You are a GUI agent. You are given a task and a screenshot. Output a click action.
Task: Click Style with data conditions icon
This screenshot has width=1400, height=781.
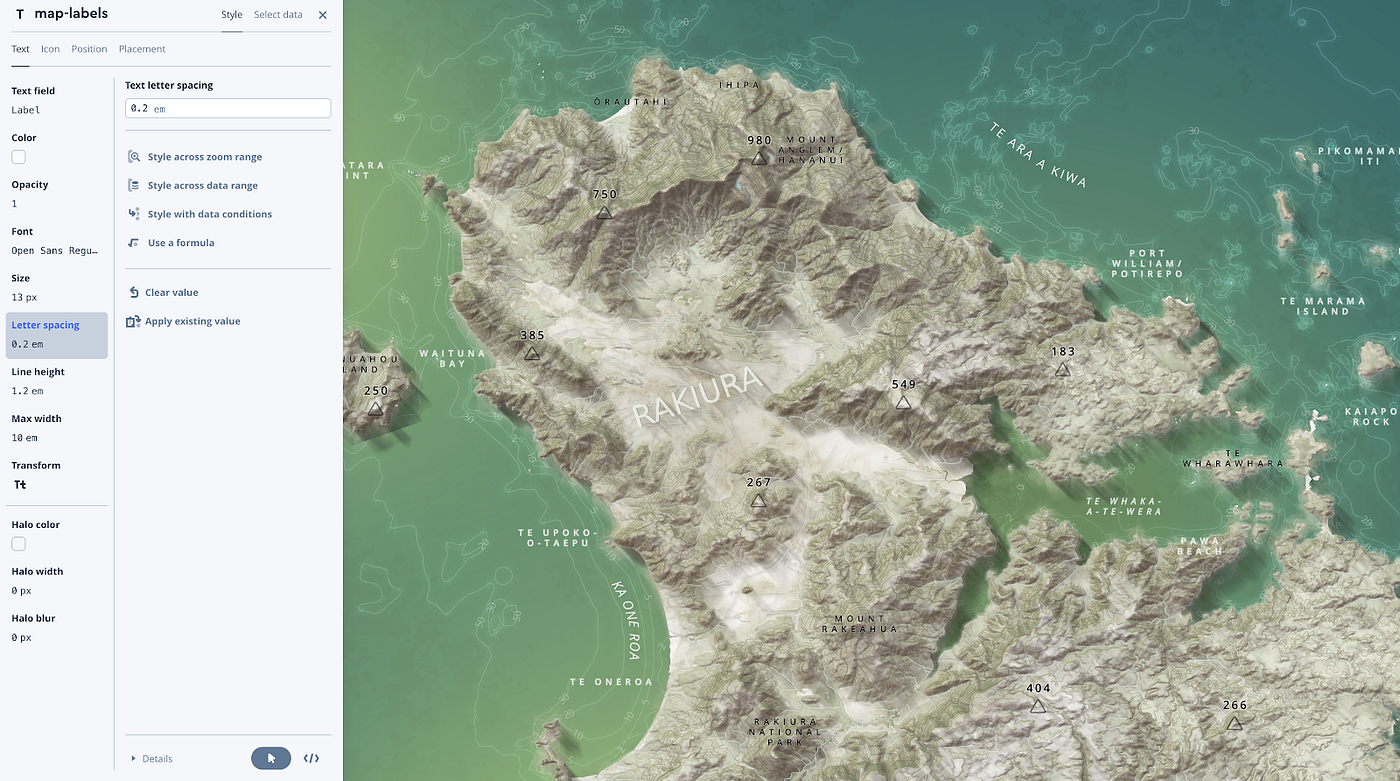[x=133, y=213]
